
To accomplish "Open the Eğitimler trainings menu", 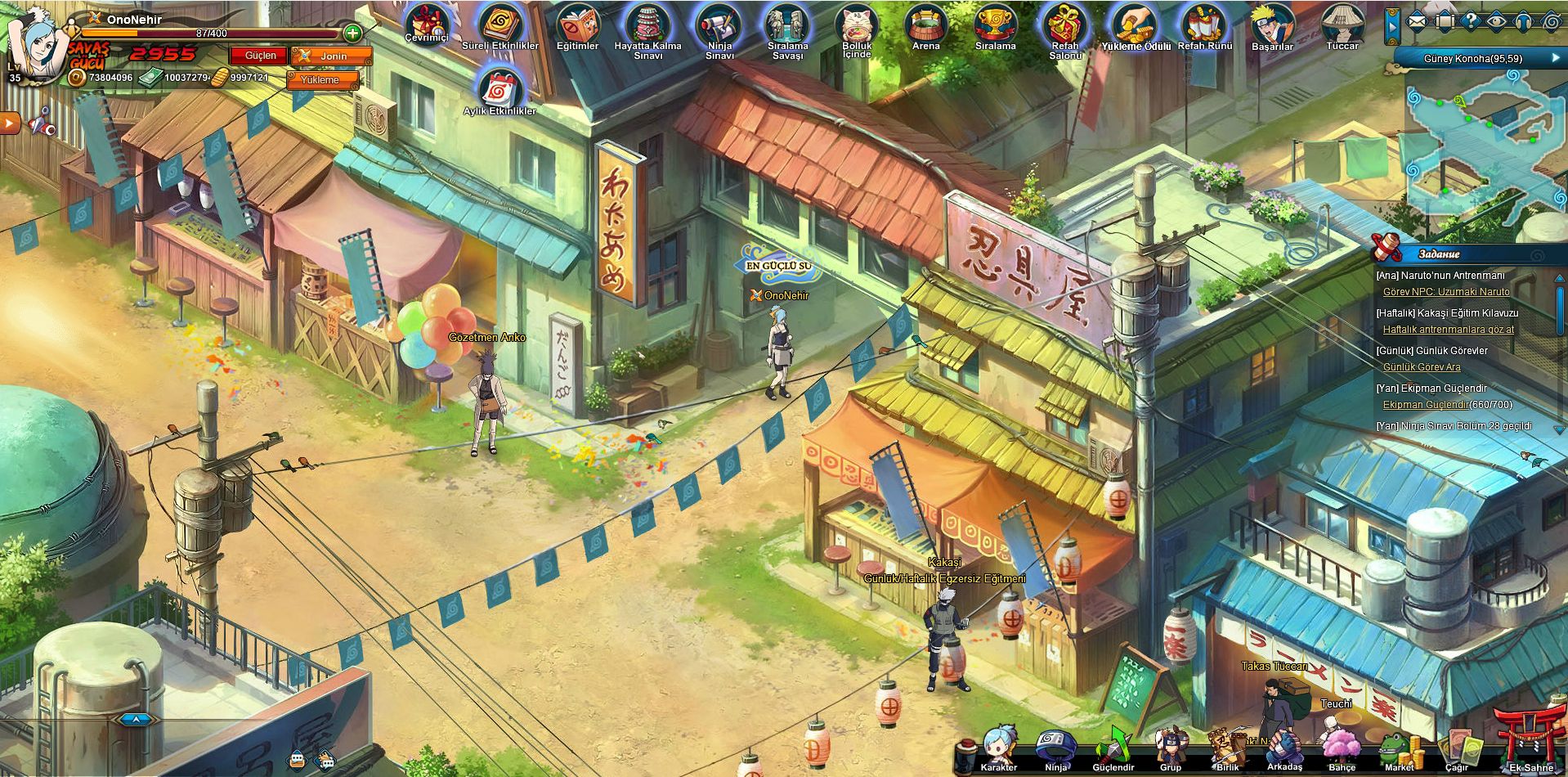I will pos(577,23).
